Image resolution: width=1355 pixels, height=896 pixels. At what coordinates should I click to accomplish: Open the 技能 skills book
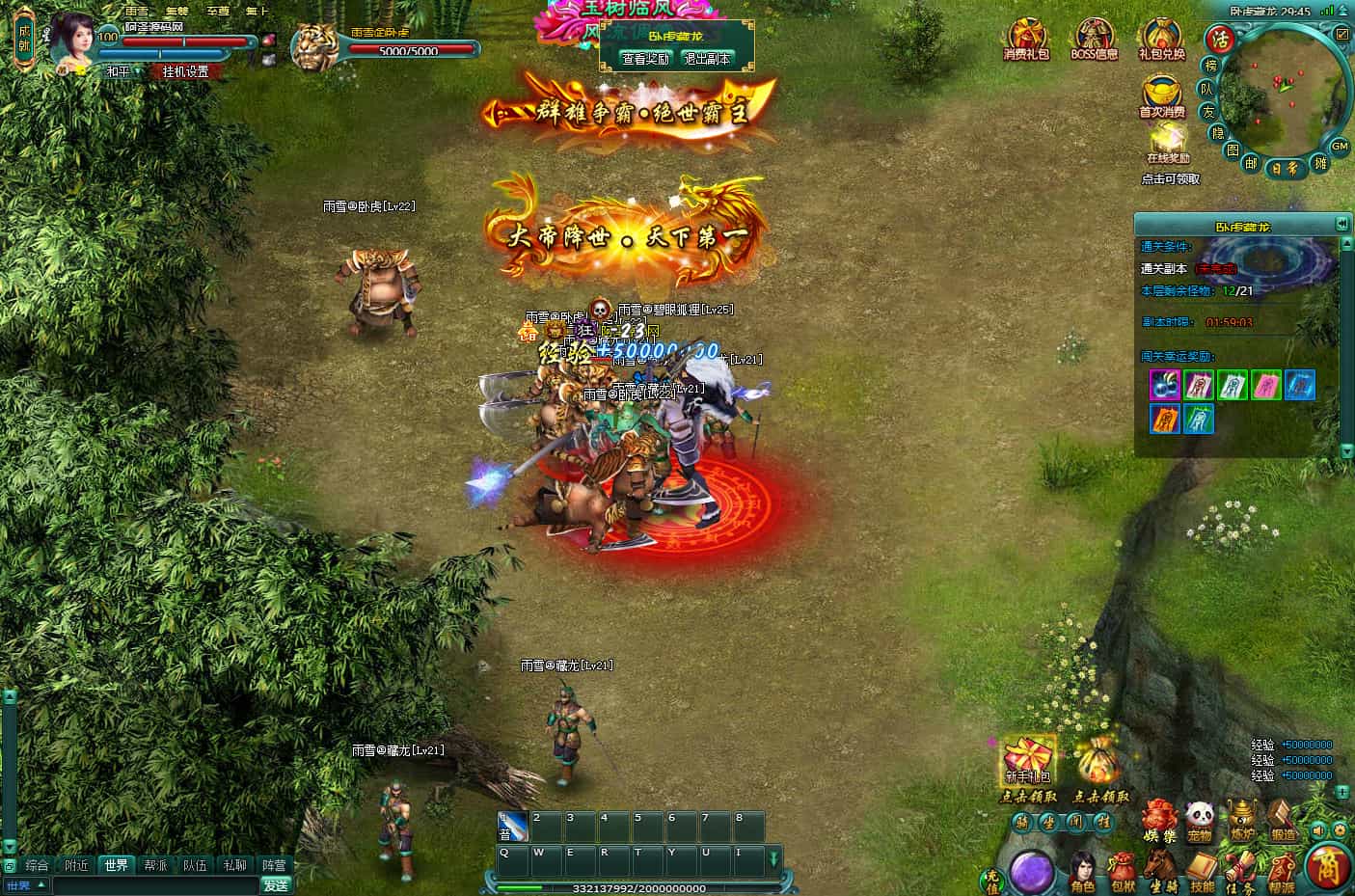[x=1202, y=871]
